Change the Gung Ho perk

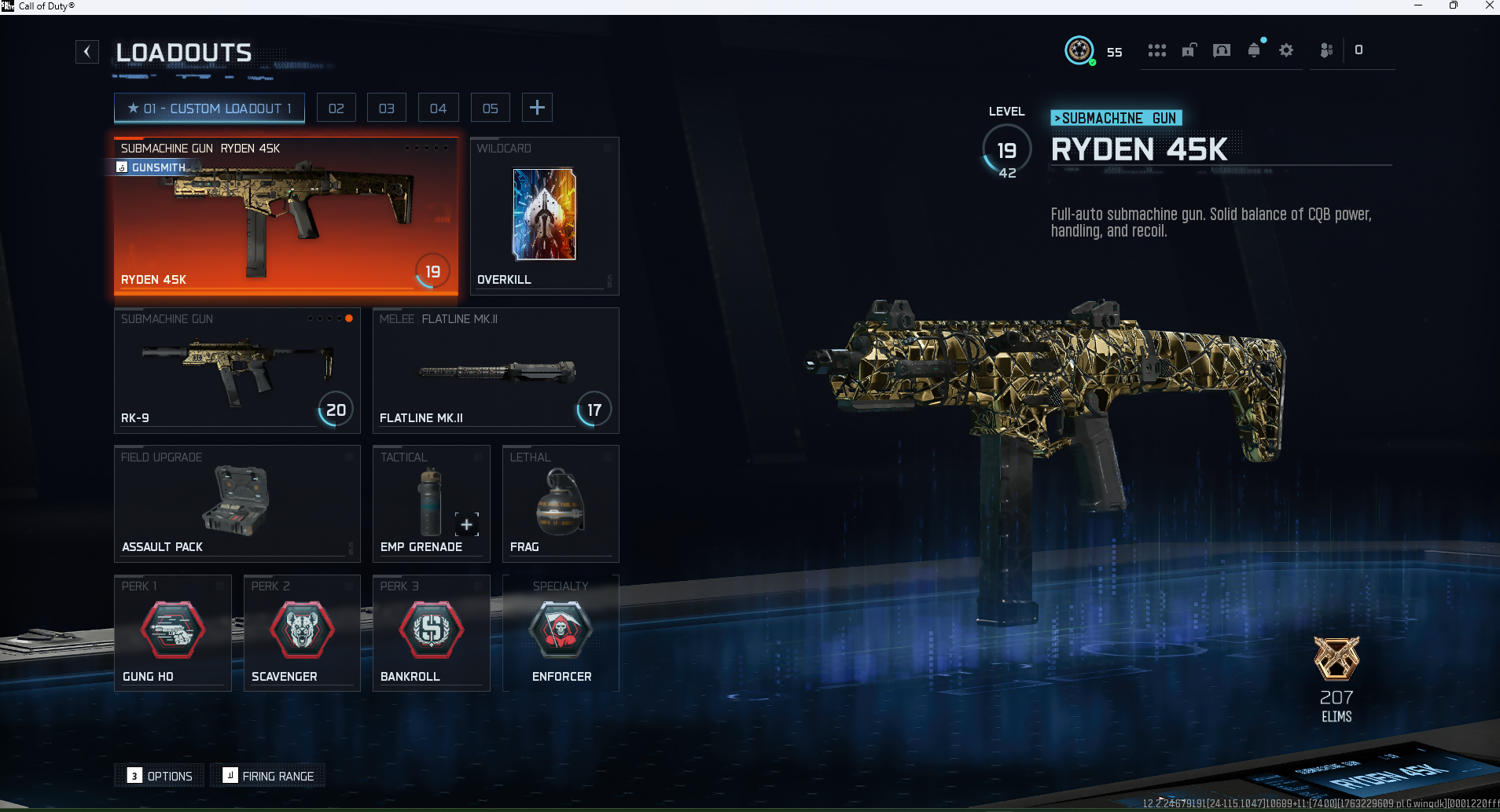(x=172, y=633)
